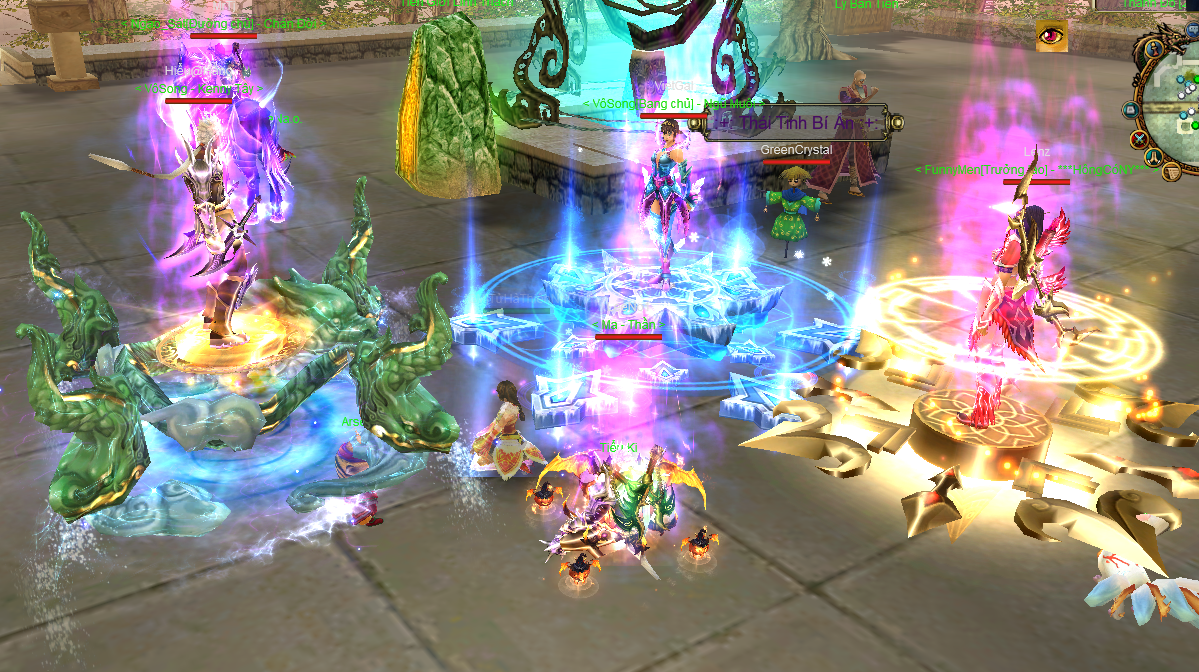Open the crossed swords button beside minimap

(x=1139, y=138)
